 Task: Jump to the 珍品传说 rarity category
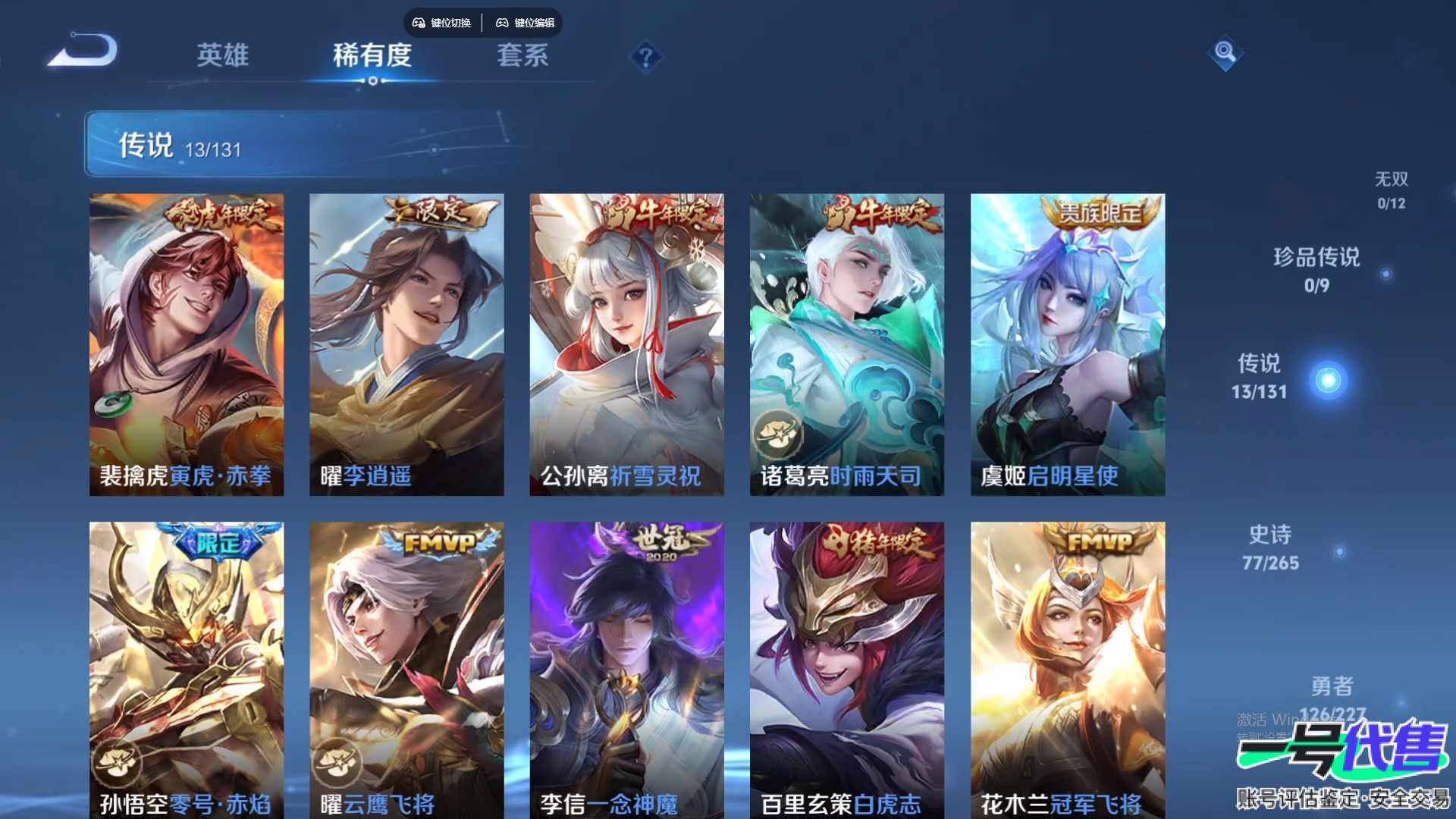(1316, 269)
